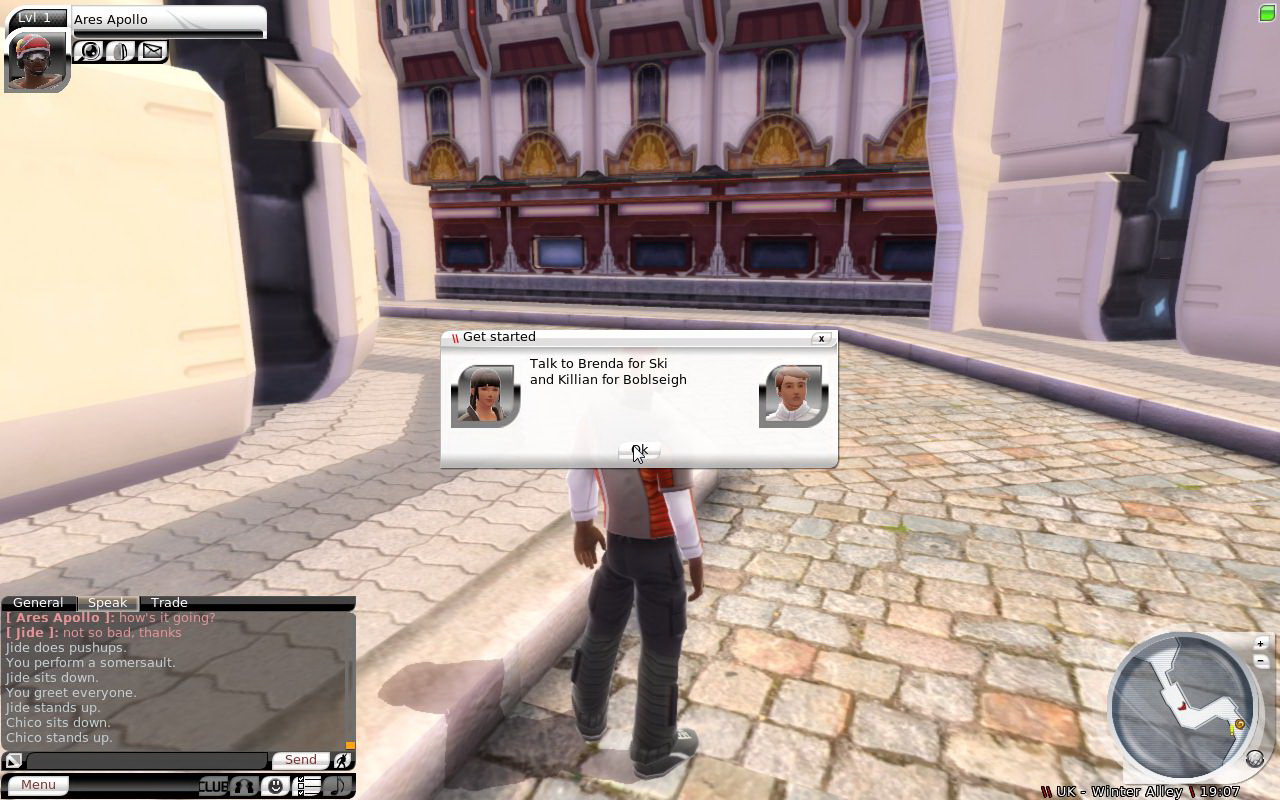Open the envelope mail icon

pos(152,50)
